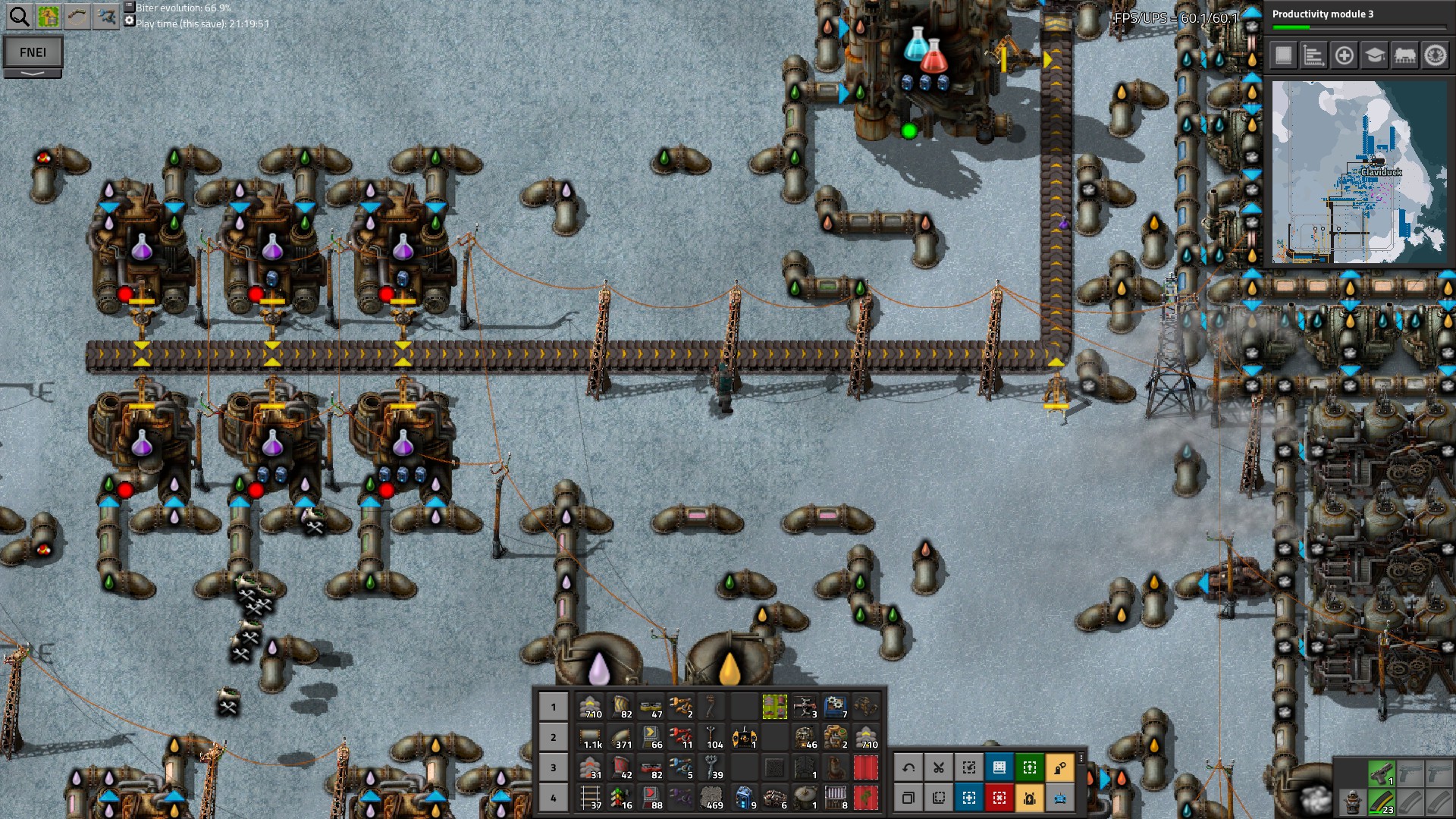The image size is (1456, 819).
Task: Expand the arrow below the FNEI button
Action: [33, 74]
